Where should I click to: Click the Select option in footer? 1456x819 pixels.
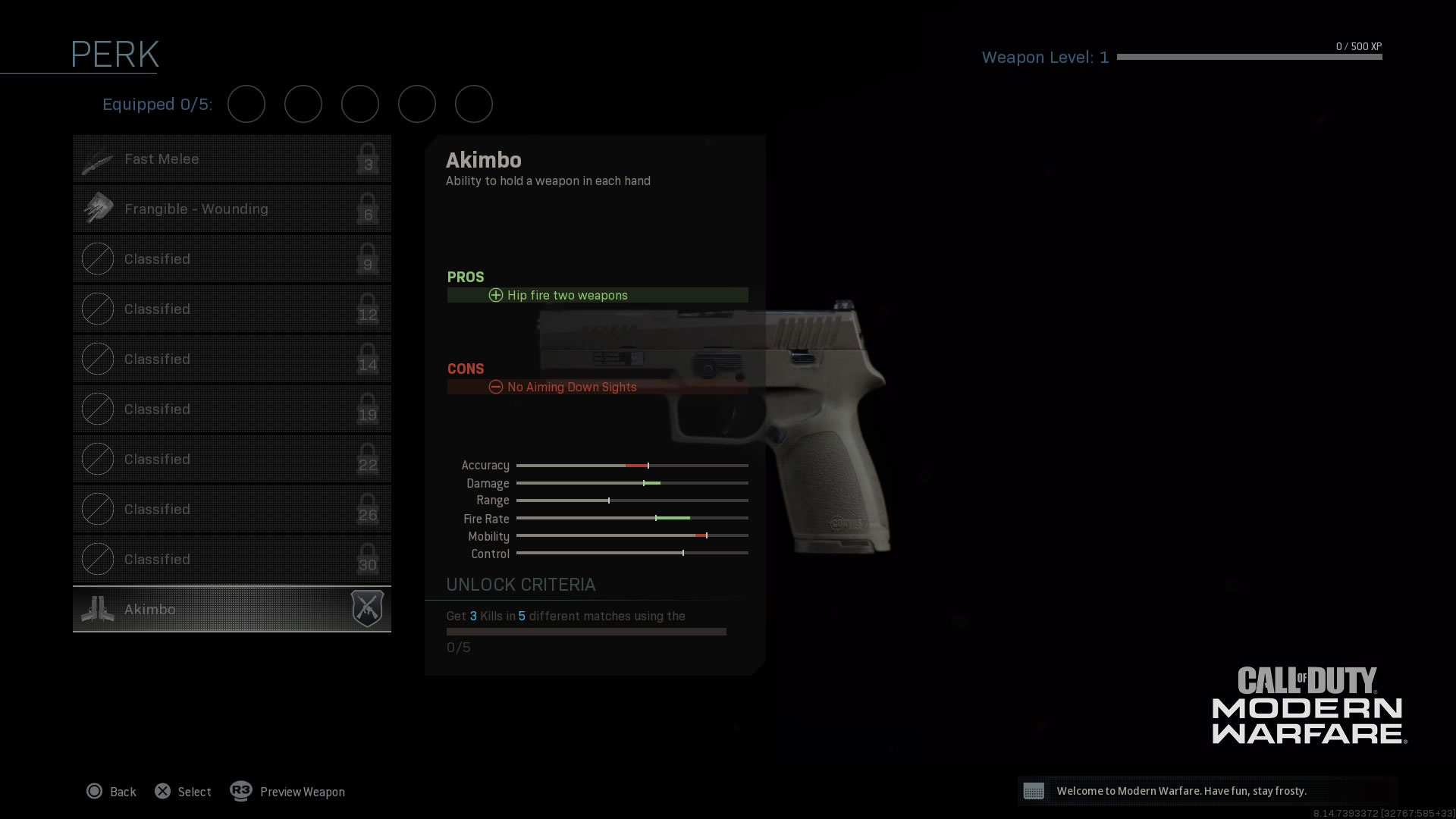click(x=183, y=792)
